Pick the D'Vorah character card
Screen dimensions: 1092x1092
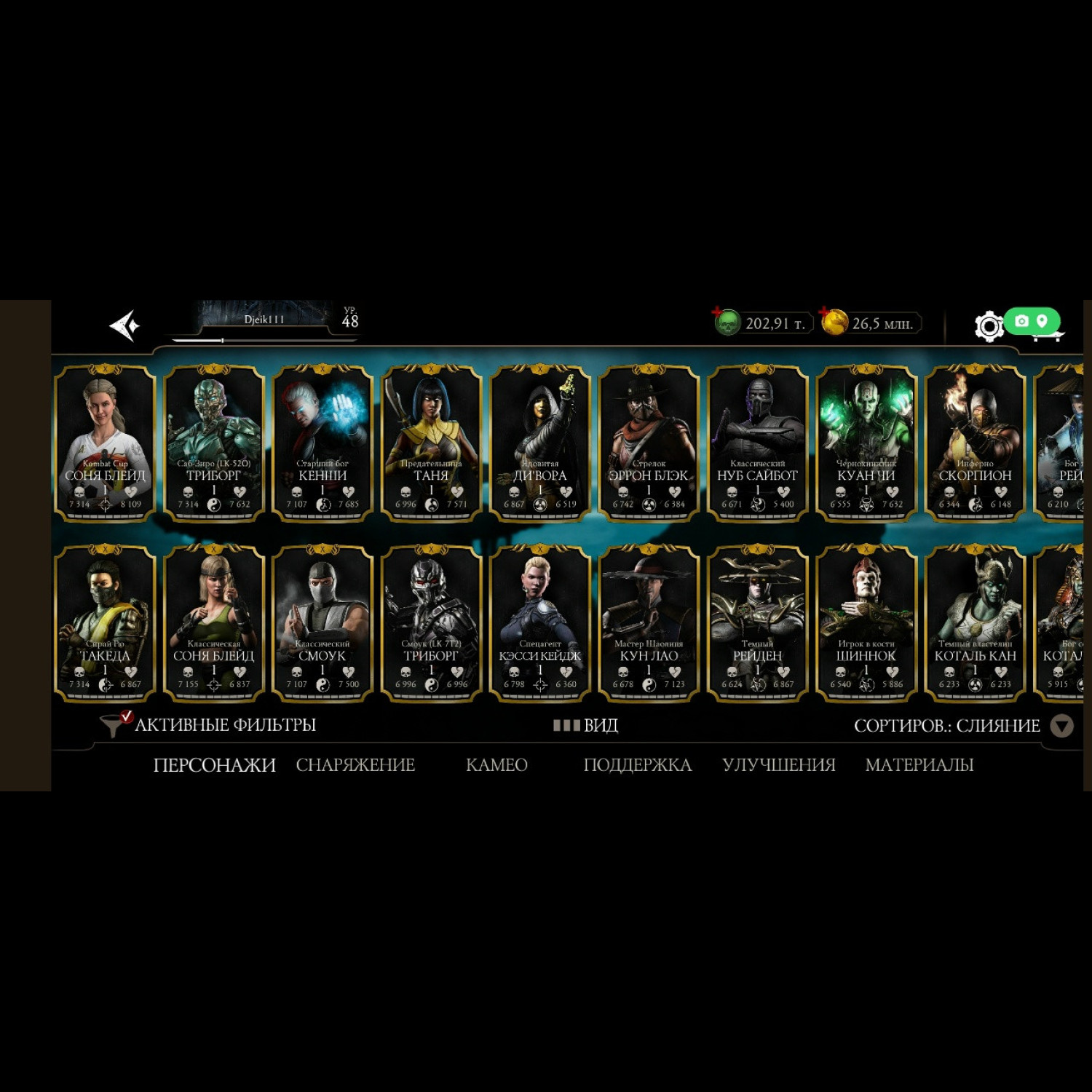(539, 443)
